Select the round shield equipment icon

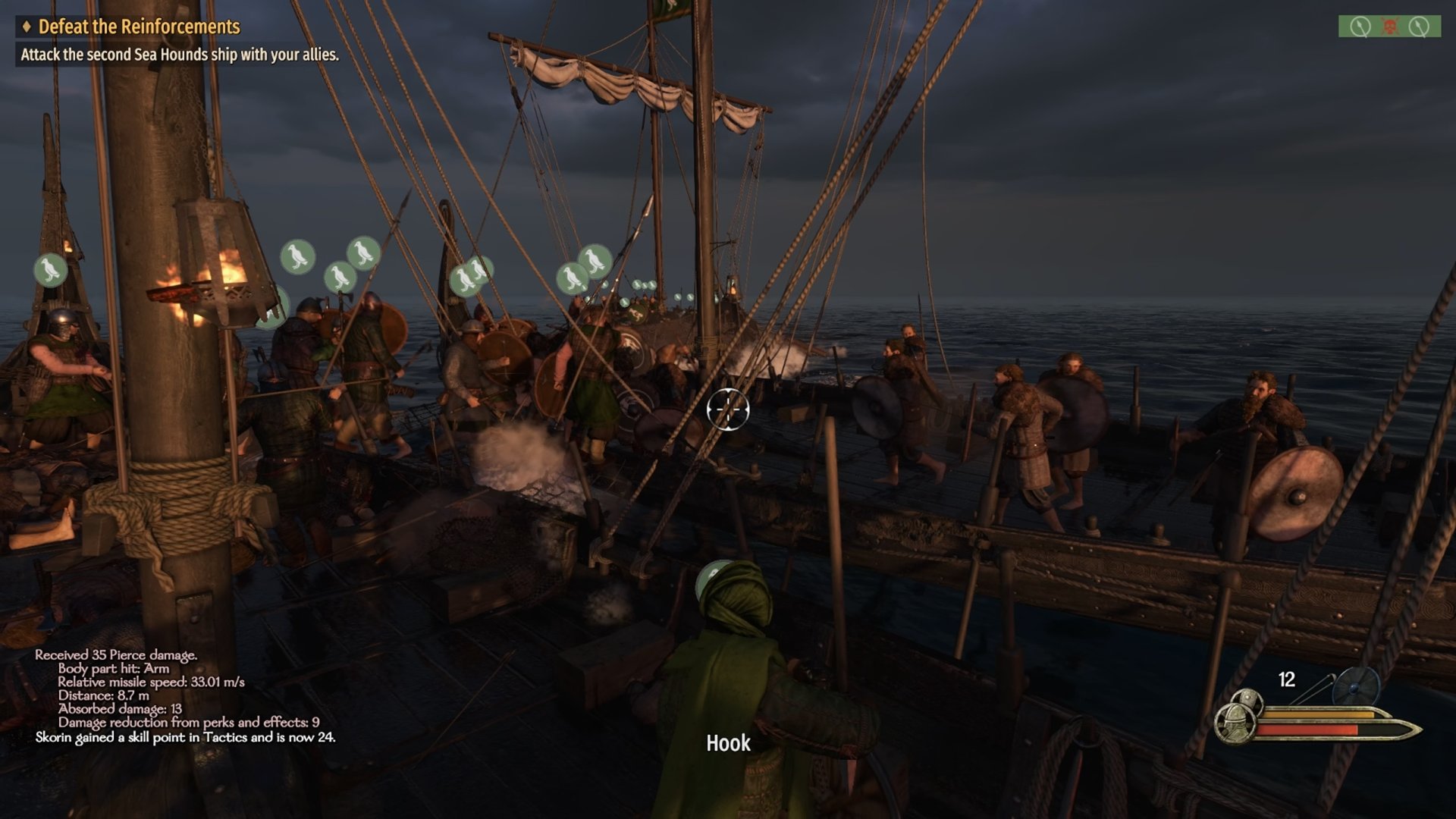[x=1356, y=686]
